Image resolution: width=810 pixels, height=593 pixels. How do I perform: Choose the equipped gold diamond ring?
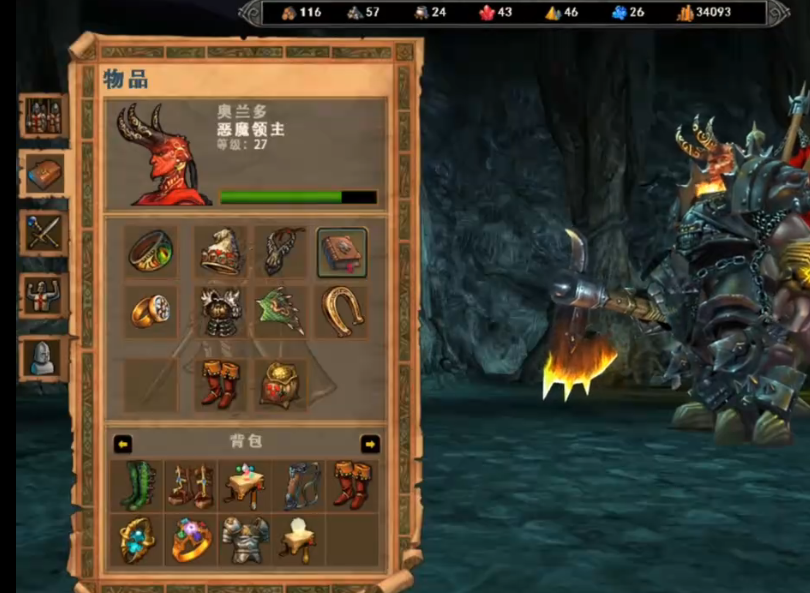[151, 312]
